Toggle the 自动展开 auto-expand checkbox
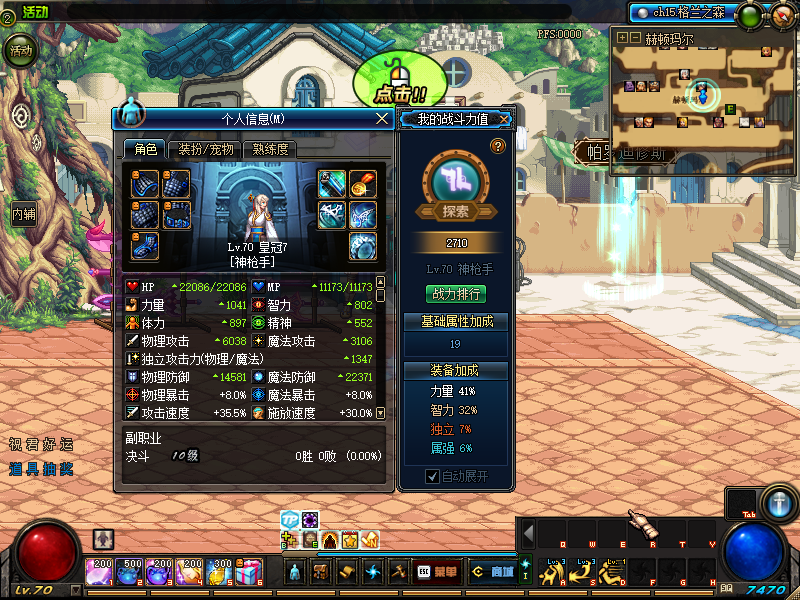 tap(433, 477)
